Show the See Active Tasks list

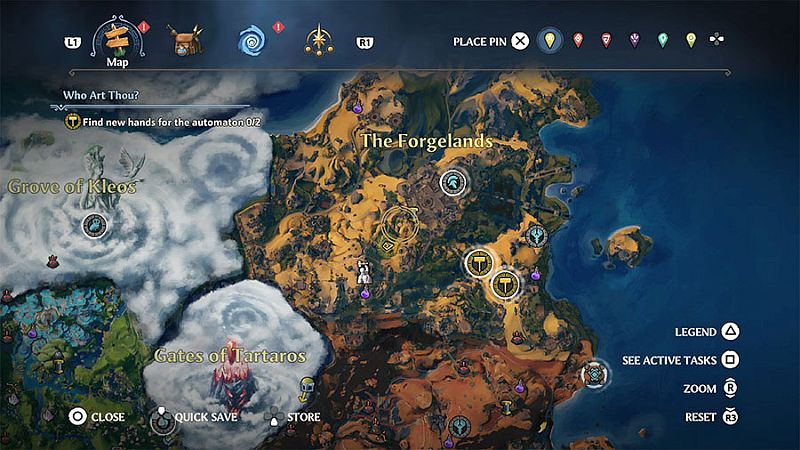click(731, 360)
